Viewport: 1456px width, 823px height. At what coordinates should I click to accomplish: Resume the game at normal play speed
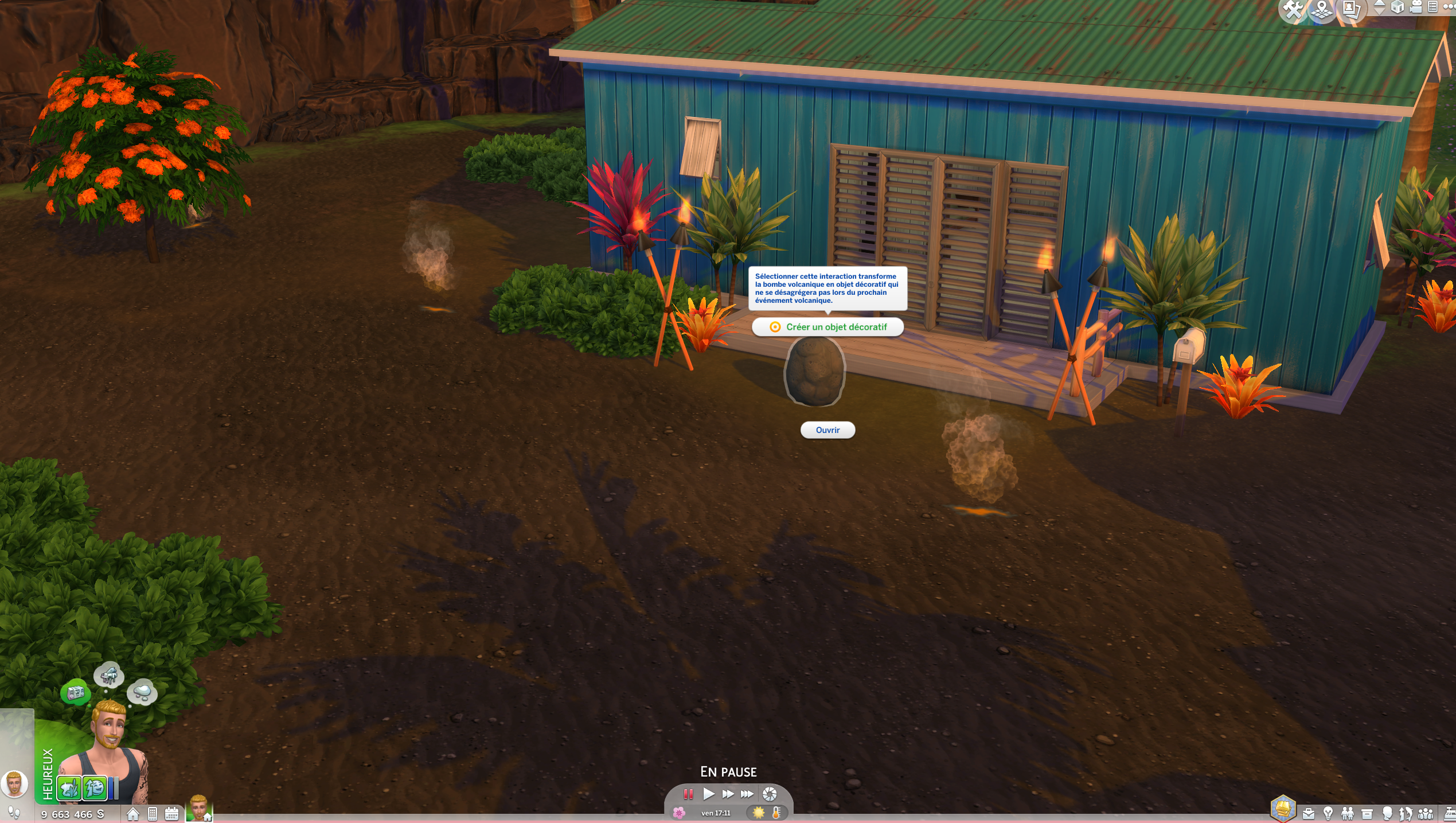[x=708, y=794]
